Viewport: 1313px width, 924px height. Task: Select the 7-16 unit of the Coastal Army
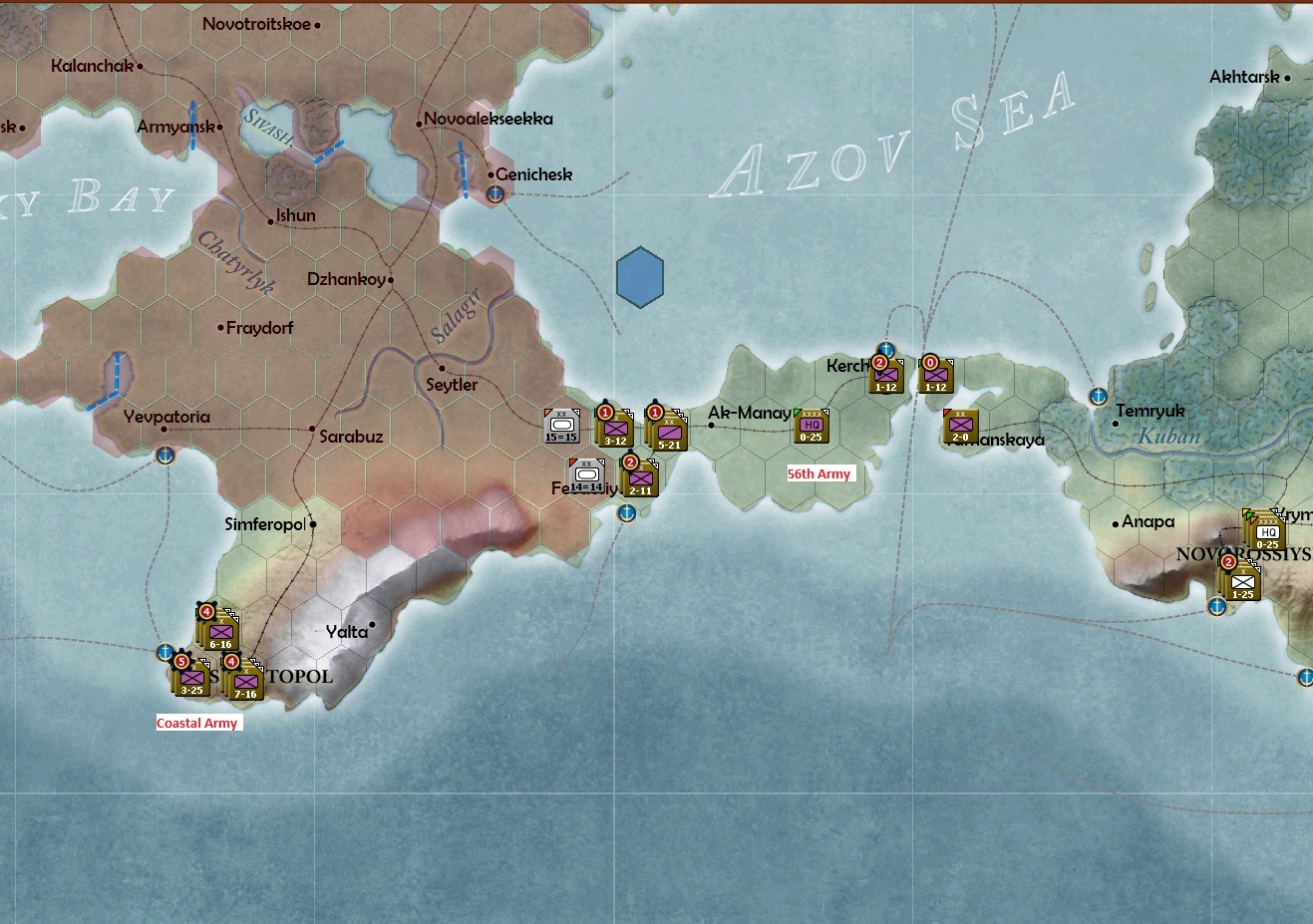tap(244, 686)
